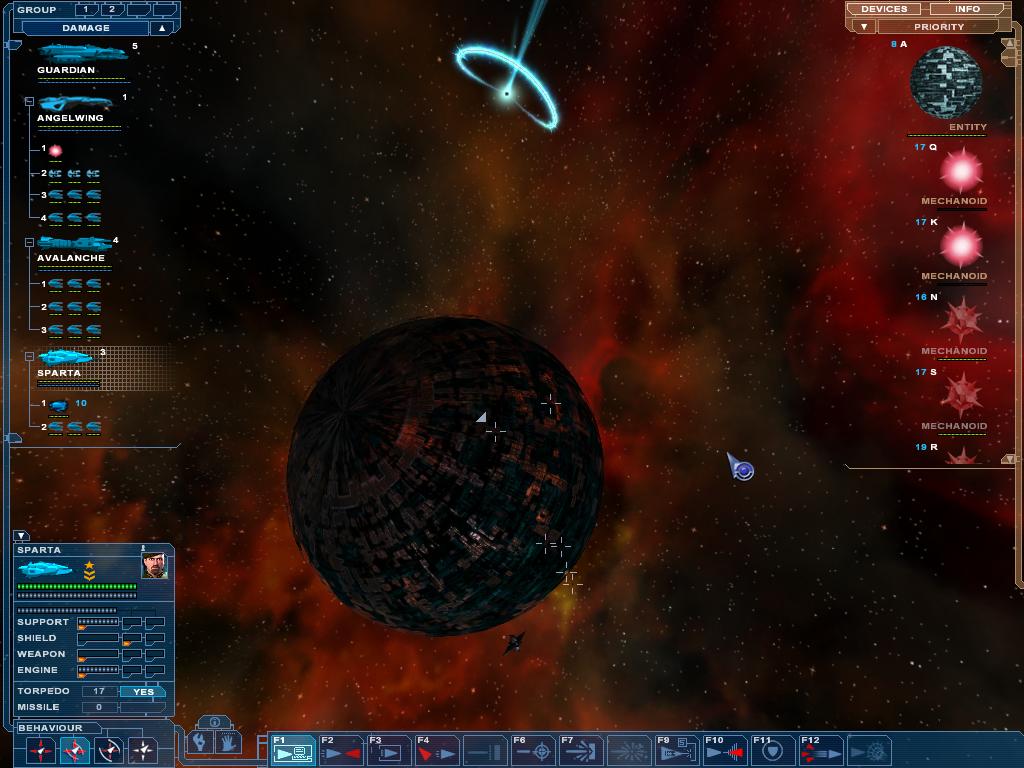Target Mechanoid N in enemy list
The width and height of the screenshot is (1024, 768).
pos(960,321)
